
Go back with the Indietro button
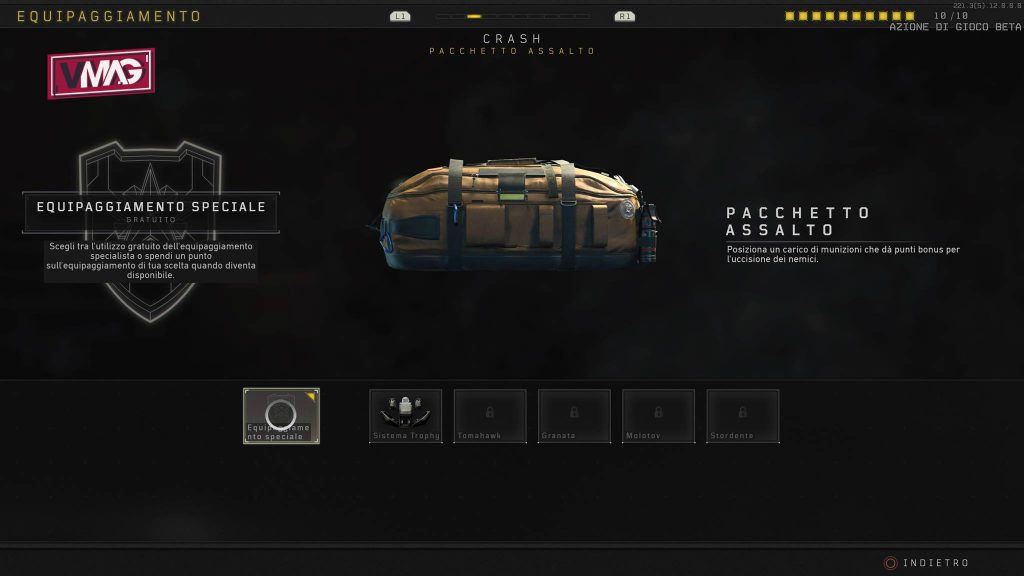(926, 563)
